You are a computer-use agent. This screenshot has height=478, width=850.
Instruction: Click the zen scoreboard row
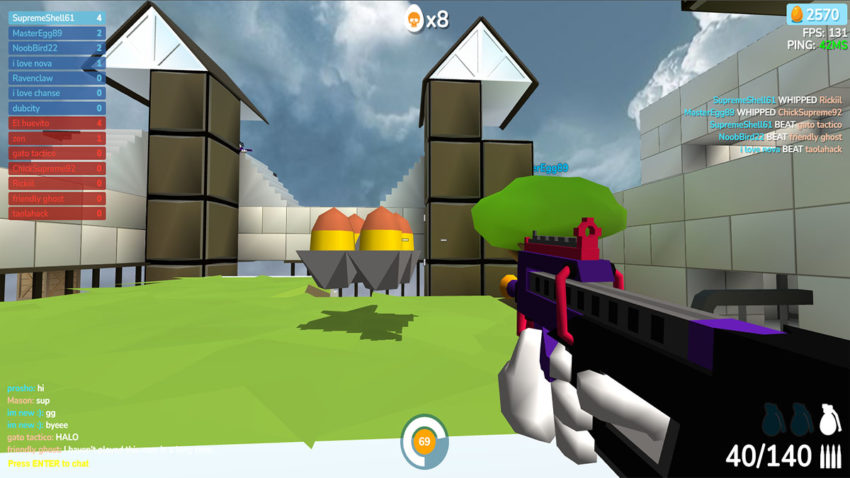[56, 138]
